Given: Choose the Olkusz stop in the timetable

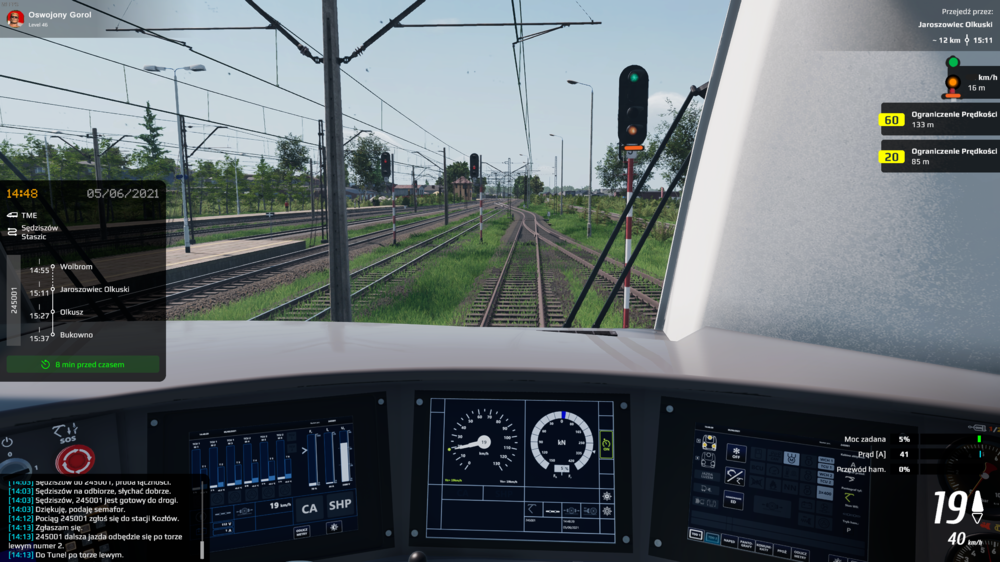Looking at the screenshot, I should point(72,312).
